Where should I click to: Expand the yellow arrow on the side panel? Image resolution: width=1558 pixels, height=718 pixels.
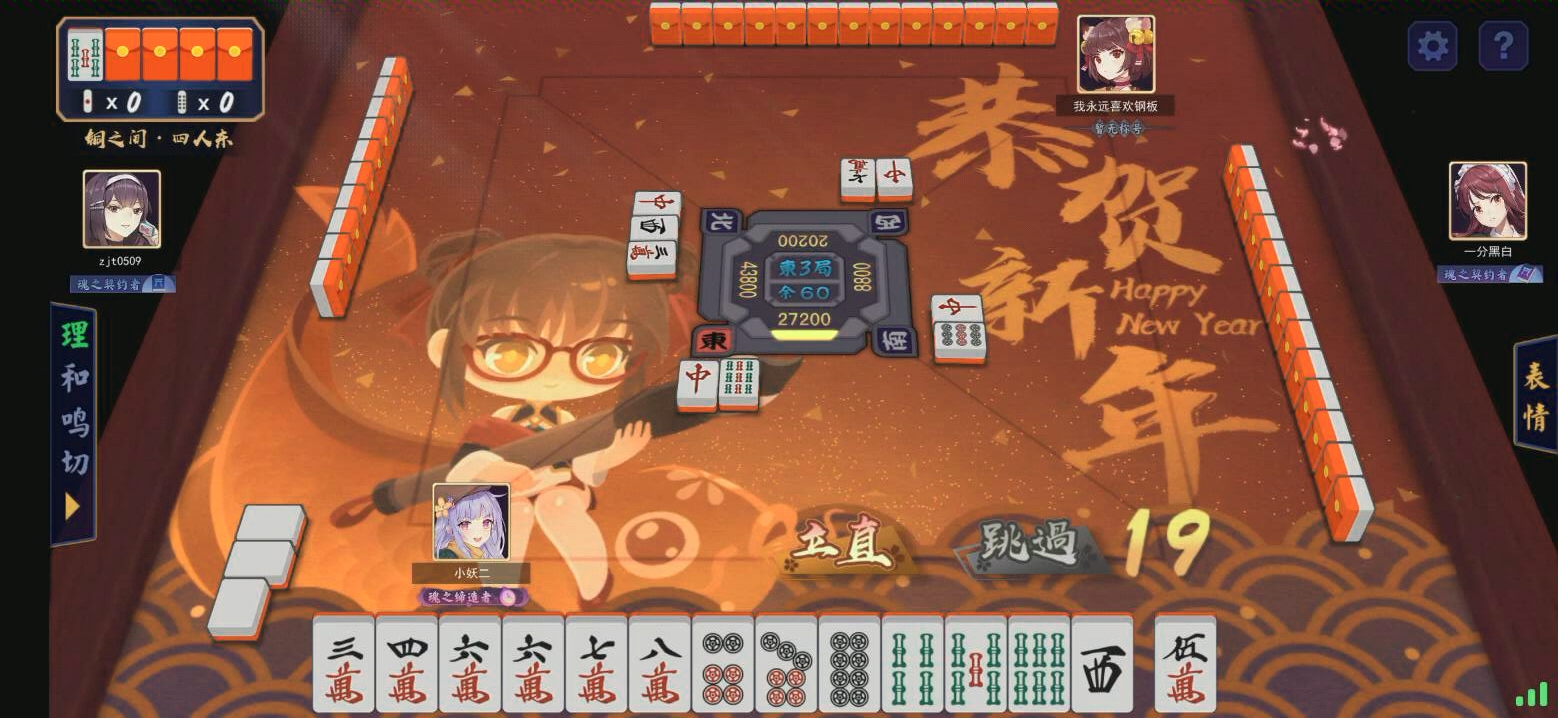click(x=72, y=507)
